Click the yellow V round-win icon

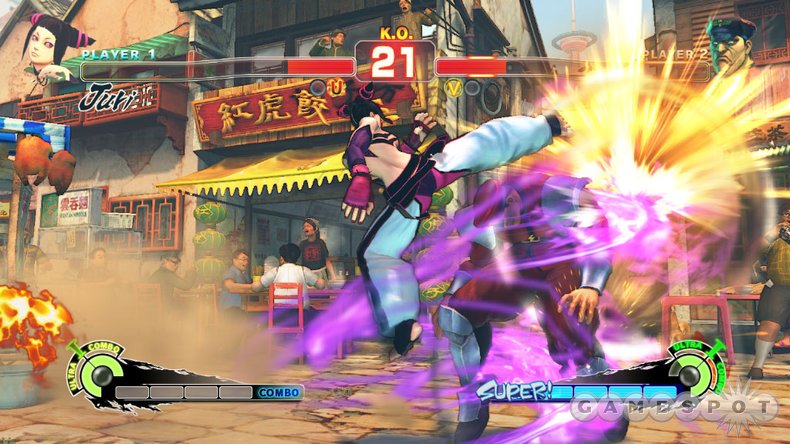point(453,88)
